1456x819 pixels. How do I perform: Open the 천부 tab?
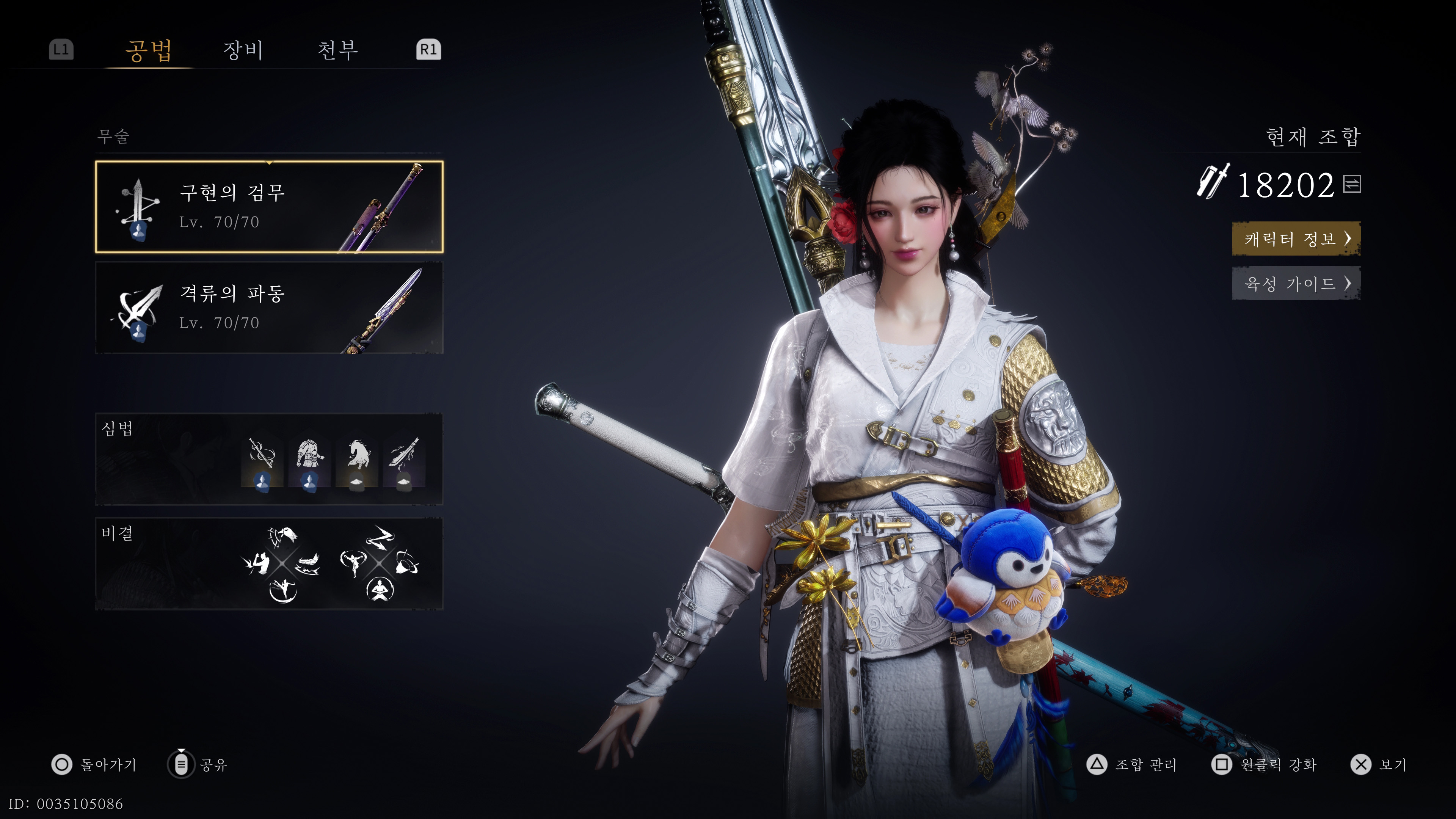(x=337, y=50)
